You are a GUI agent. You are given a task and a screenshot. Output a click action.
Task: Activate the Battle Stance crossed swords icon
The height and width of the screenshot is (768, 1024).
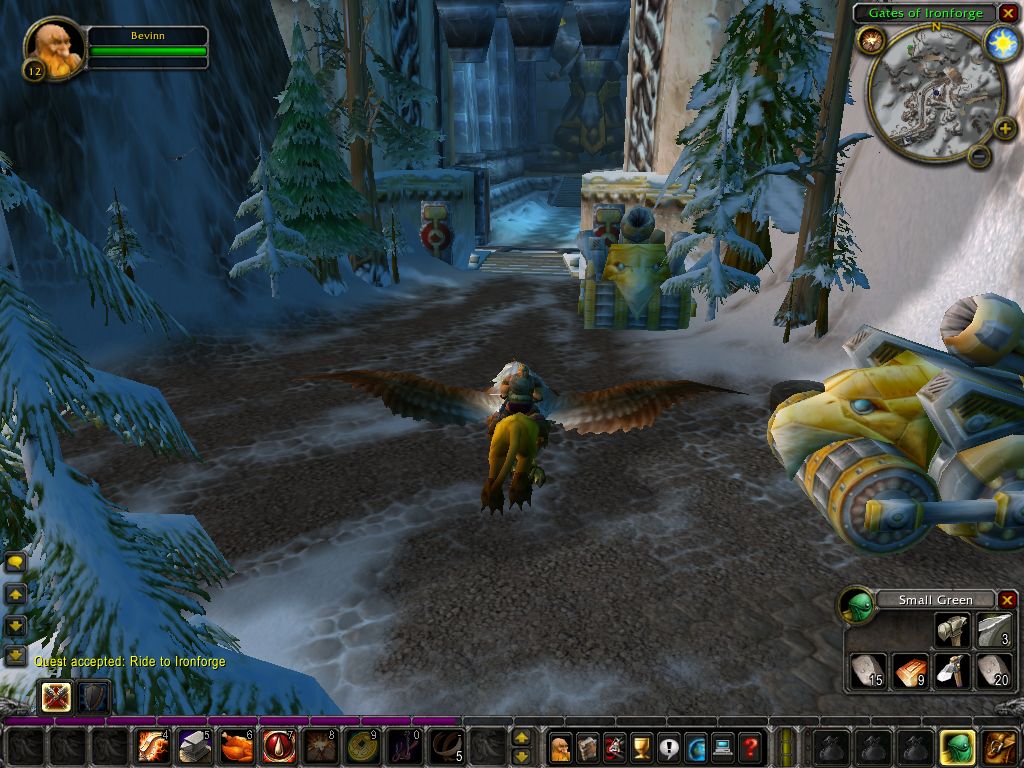[x=55, y=696]
